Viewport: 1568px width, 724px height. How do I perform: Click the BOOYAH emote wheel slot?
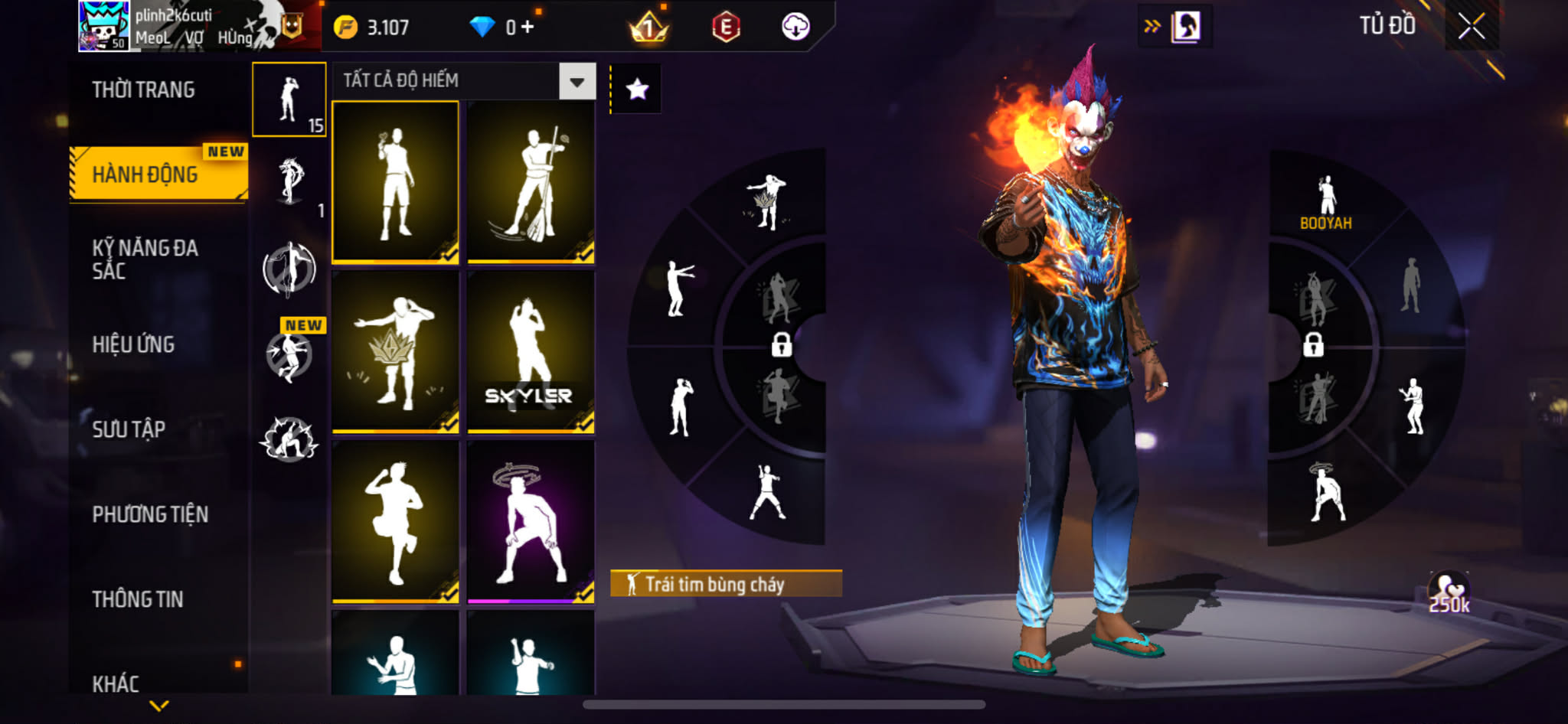[1326, 203]
